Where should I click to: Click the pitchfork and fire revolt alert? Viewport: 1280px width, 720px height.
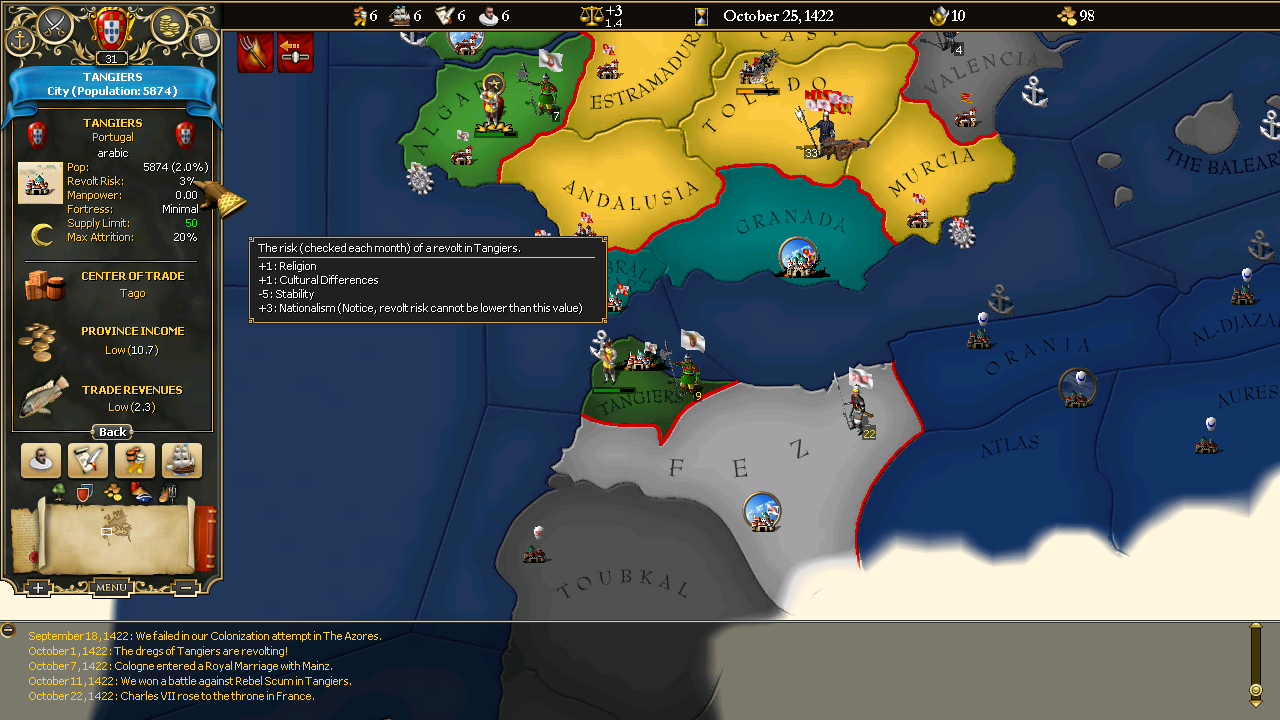coord(256,52)
